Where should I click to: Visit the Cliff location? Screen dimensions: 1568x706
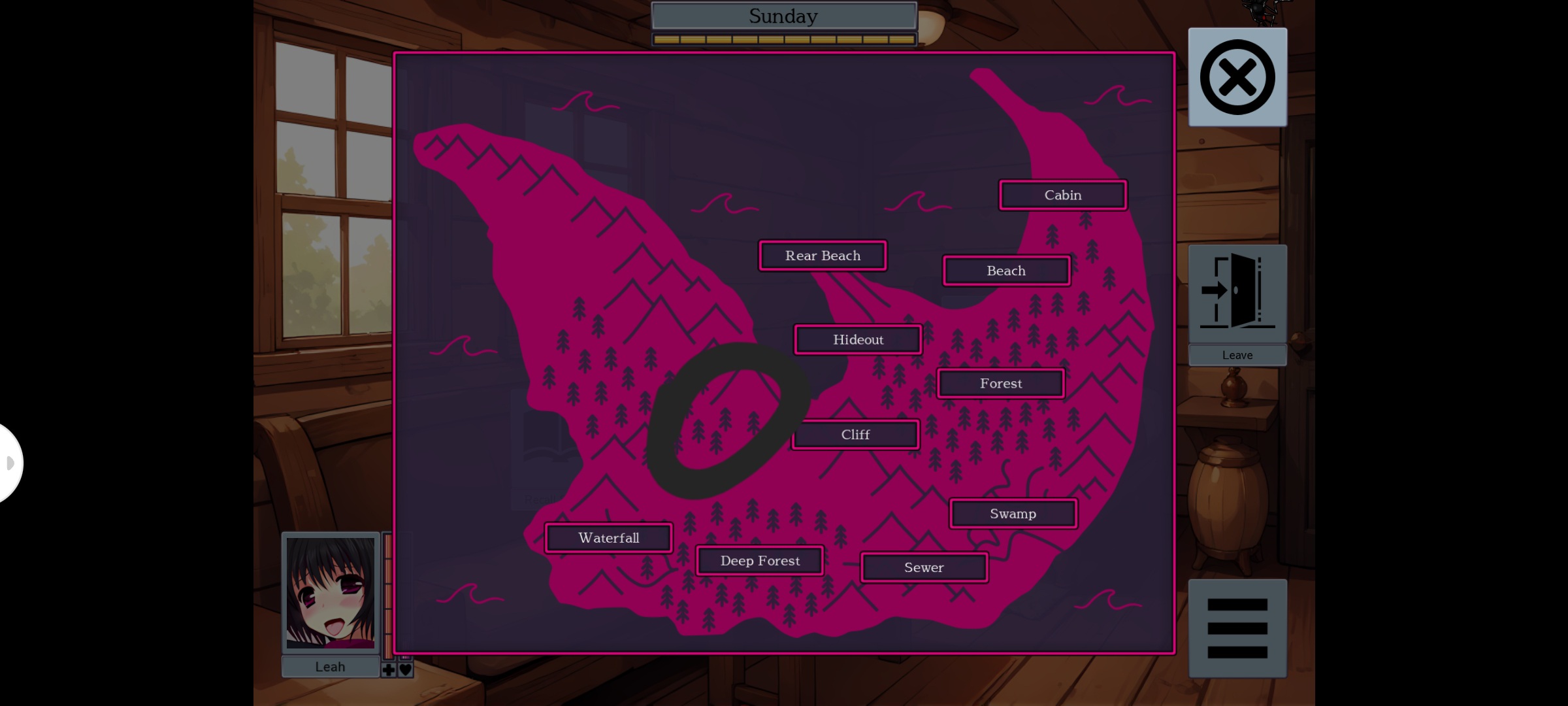[856, 434]
